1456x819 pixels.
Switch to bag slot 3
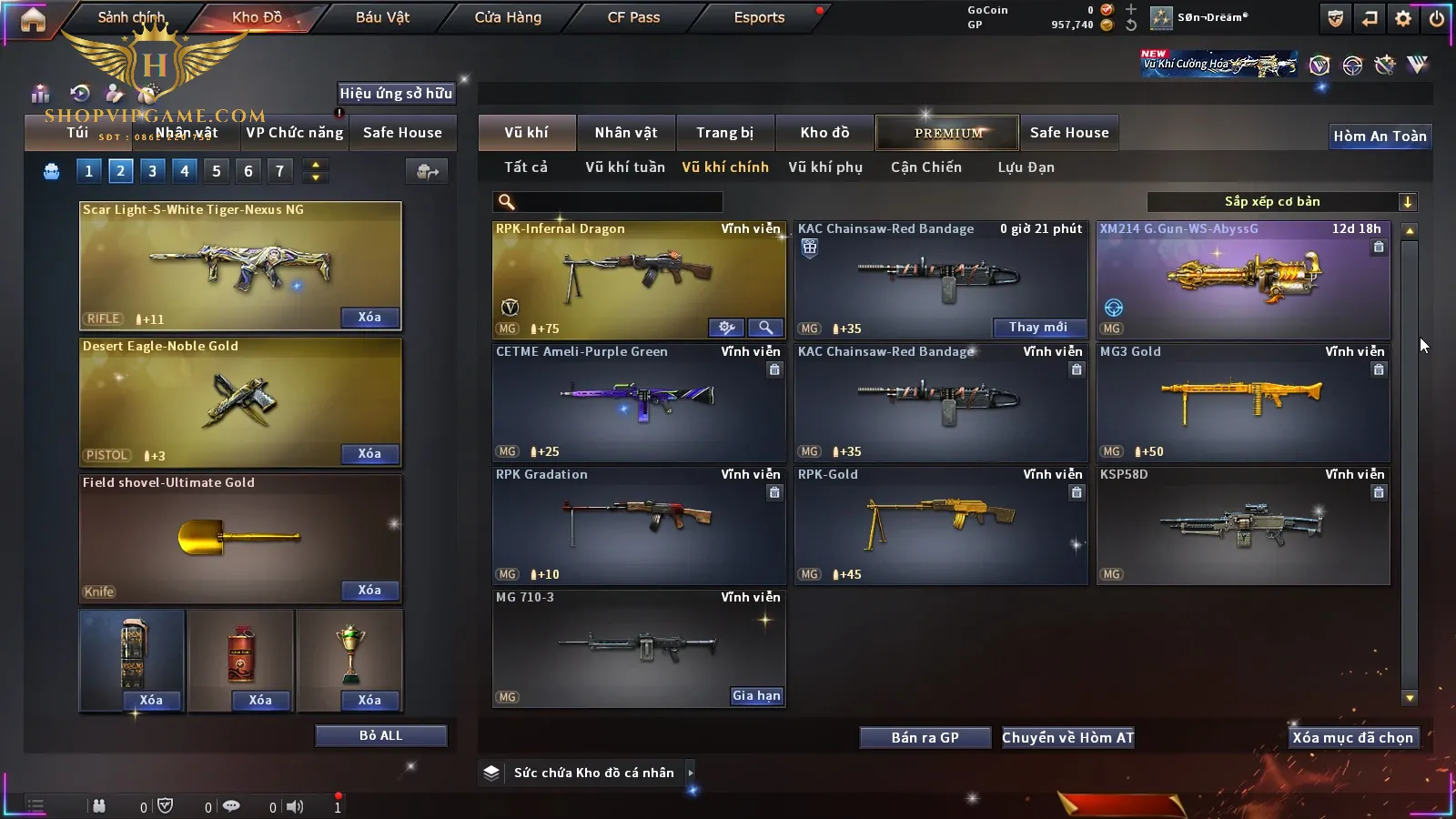(152, 171)
